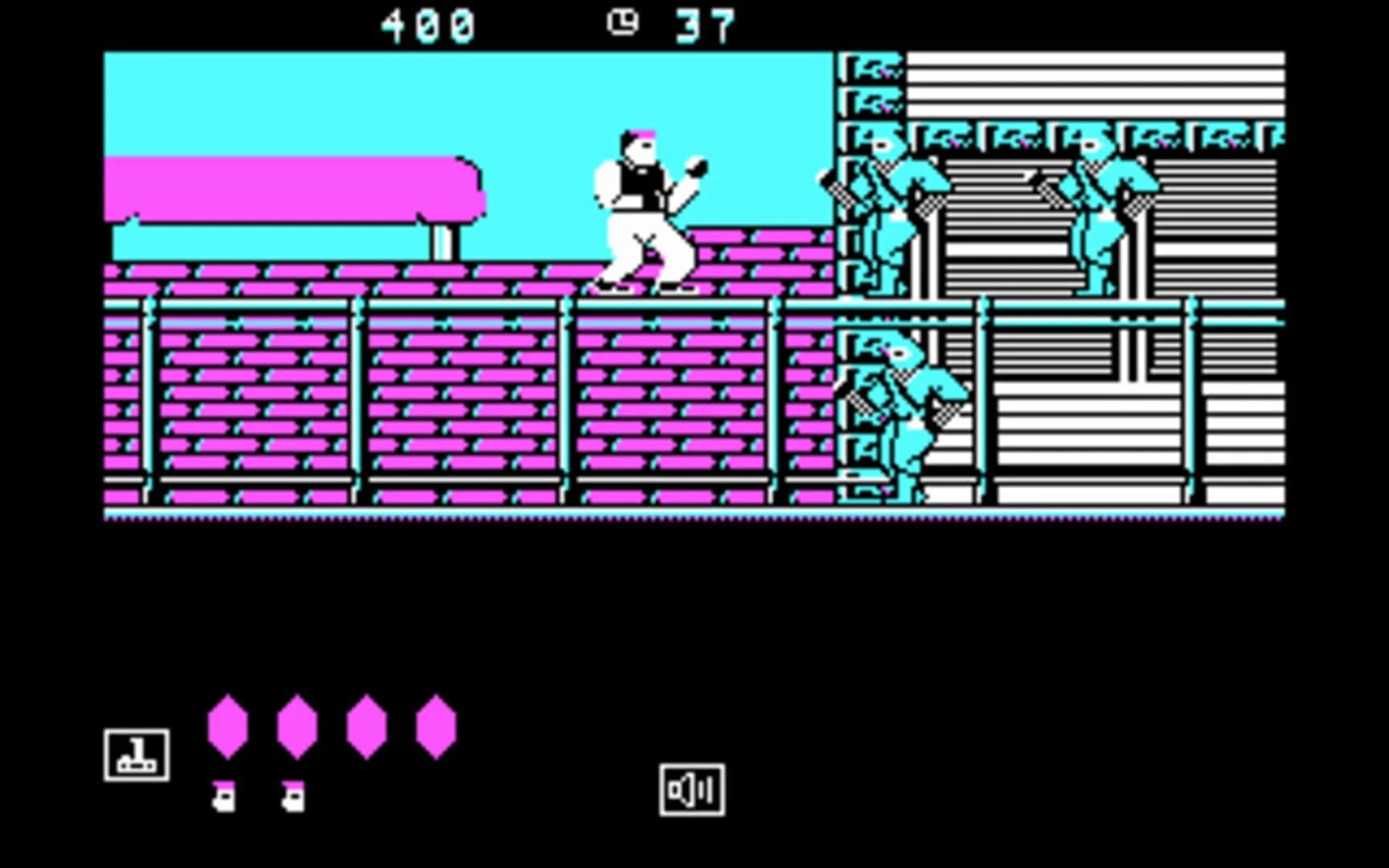Click the timer value 37

[x=706, y=22]
